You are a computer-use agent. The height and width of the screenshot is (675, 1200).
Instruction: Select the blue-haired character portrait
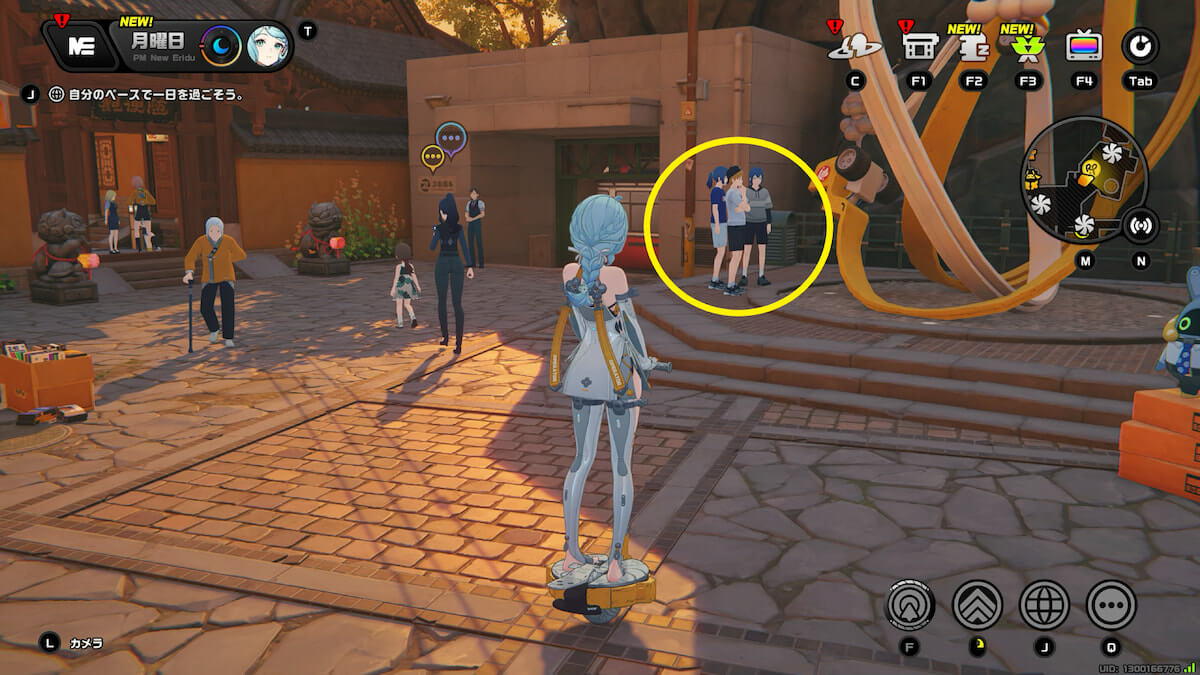[268, 45]
